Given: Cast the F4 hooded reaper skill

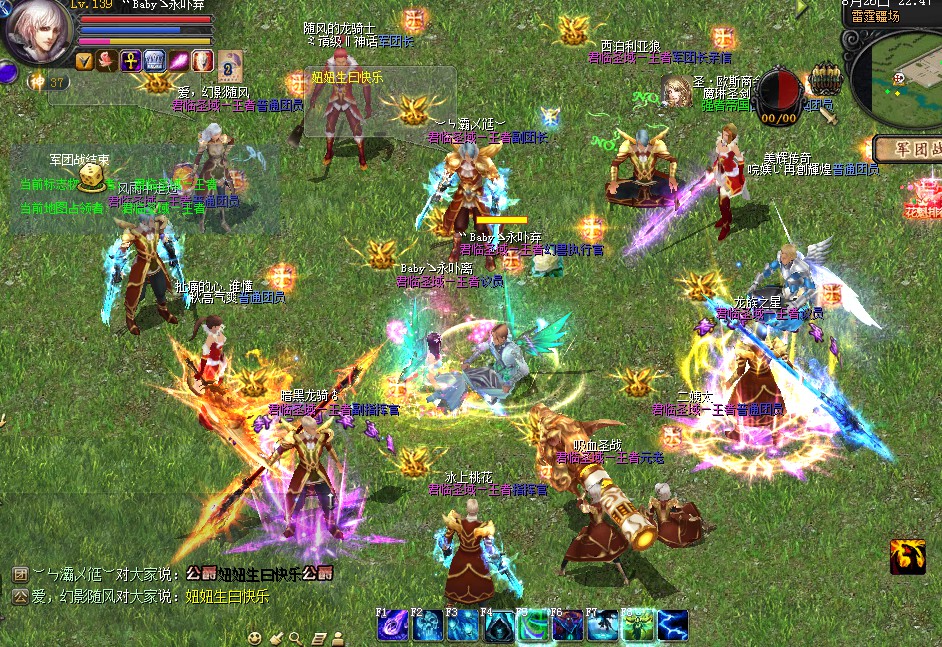Looking at the screenshot, I should pos(498,625).
